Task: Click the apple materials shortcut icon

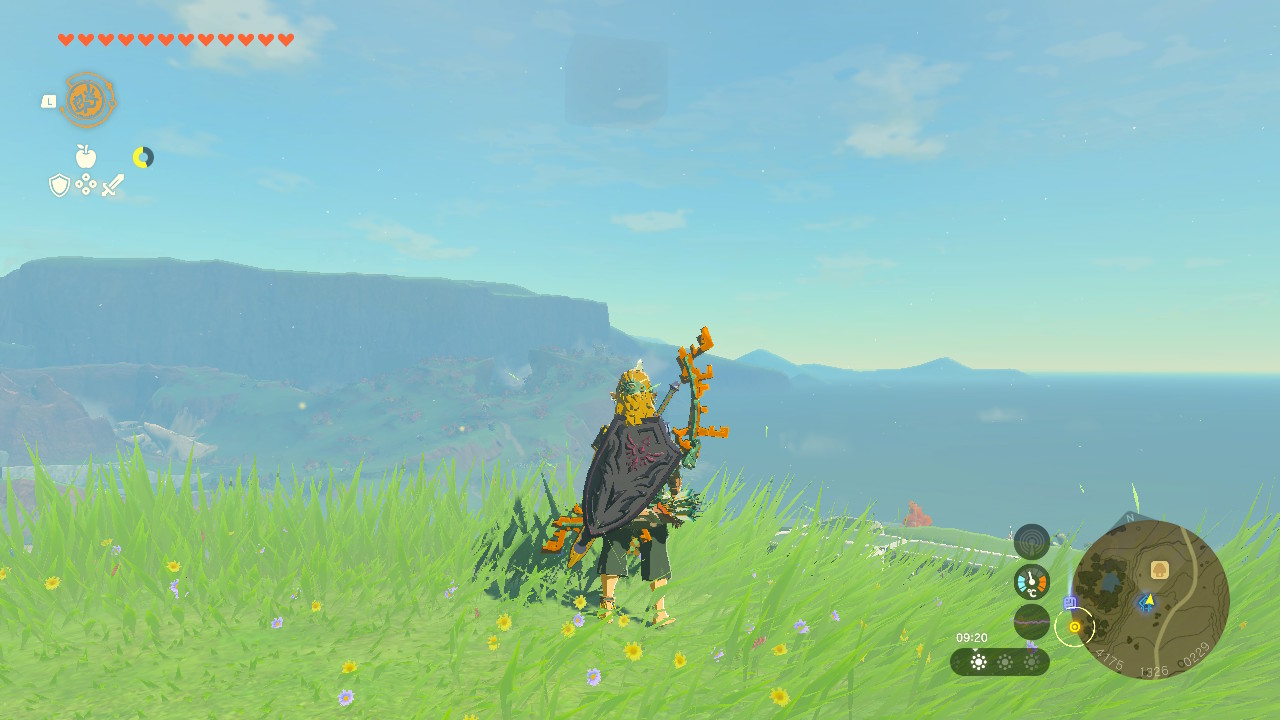Action: tap(86, 157)
